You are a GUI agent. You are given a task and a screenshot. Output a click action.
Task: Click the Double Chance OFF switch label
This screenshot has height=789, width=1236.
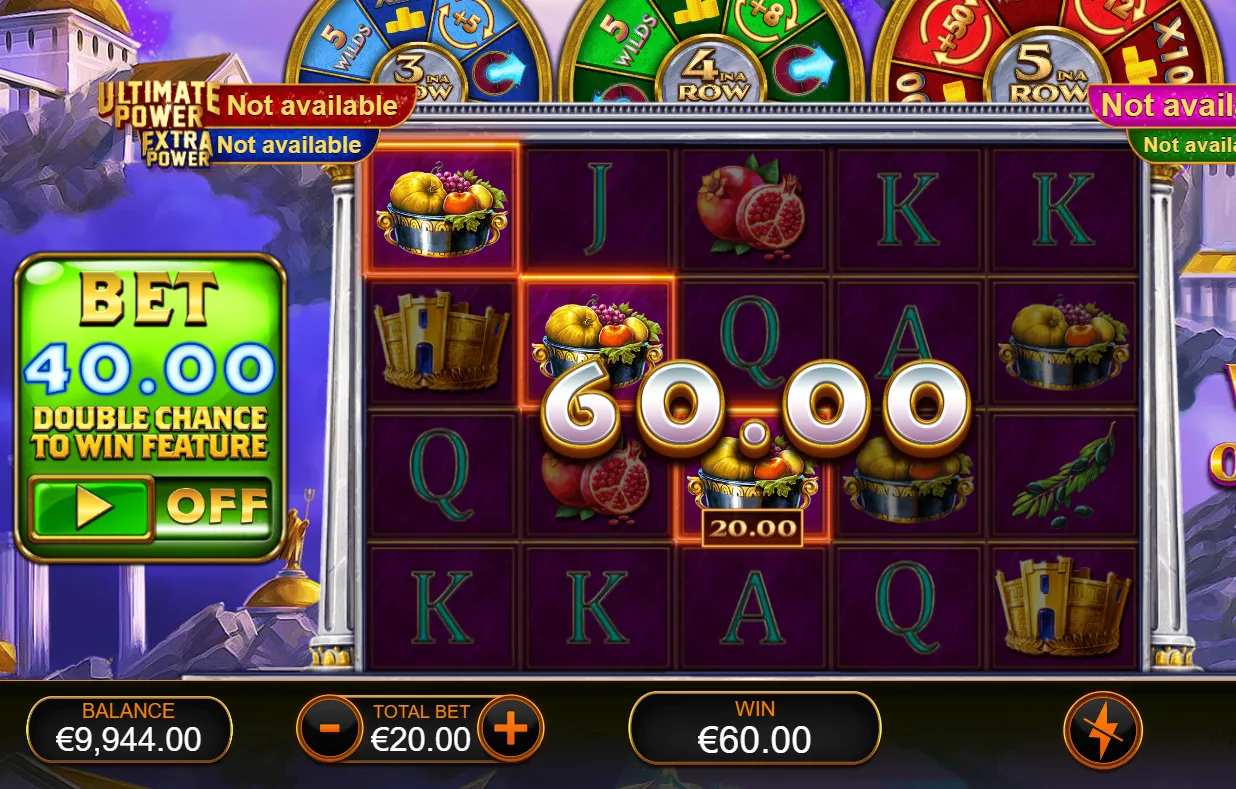[x=216, y=508]
